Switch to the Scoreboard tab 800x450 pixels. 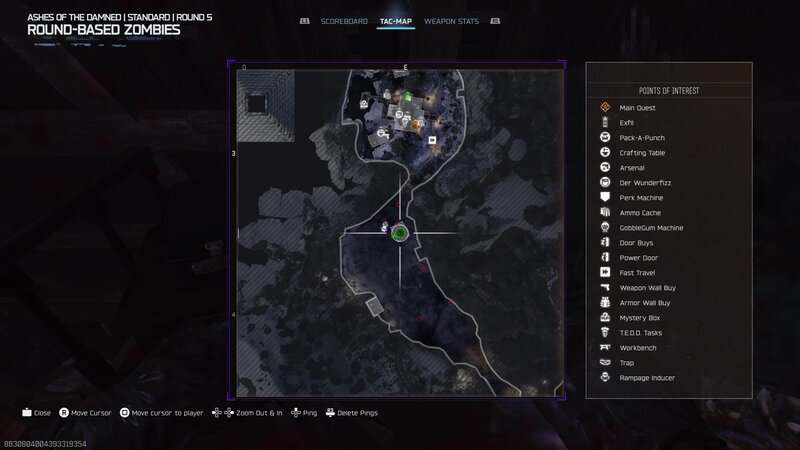[x=345, y=20]
